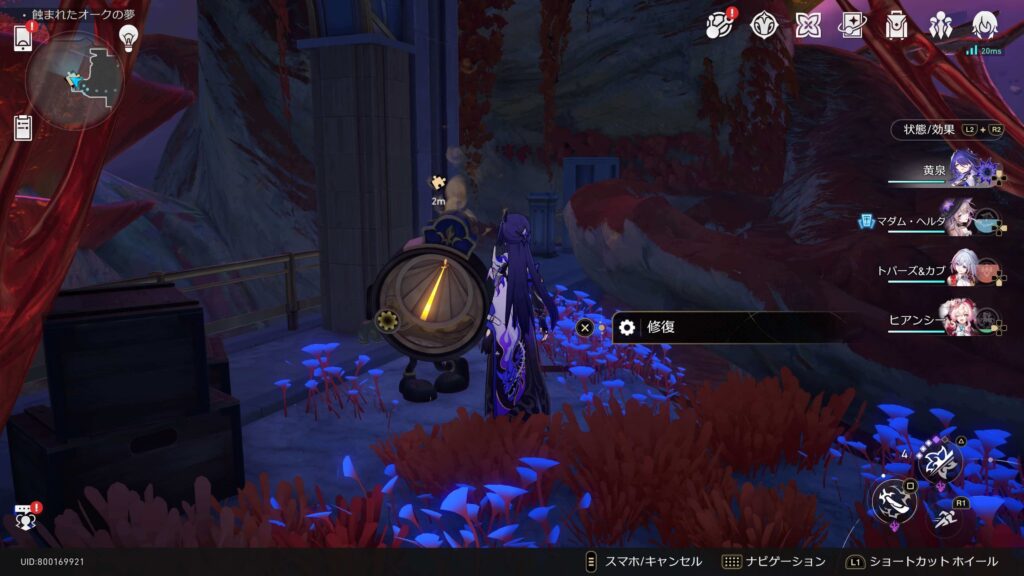Open the round mask emblem icon
The height and width of the screenshot is (576, 1024).
tap(765, 26)
